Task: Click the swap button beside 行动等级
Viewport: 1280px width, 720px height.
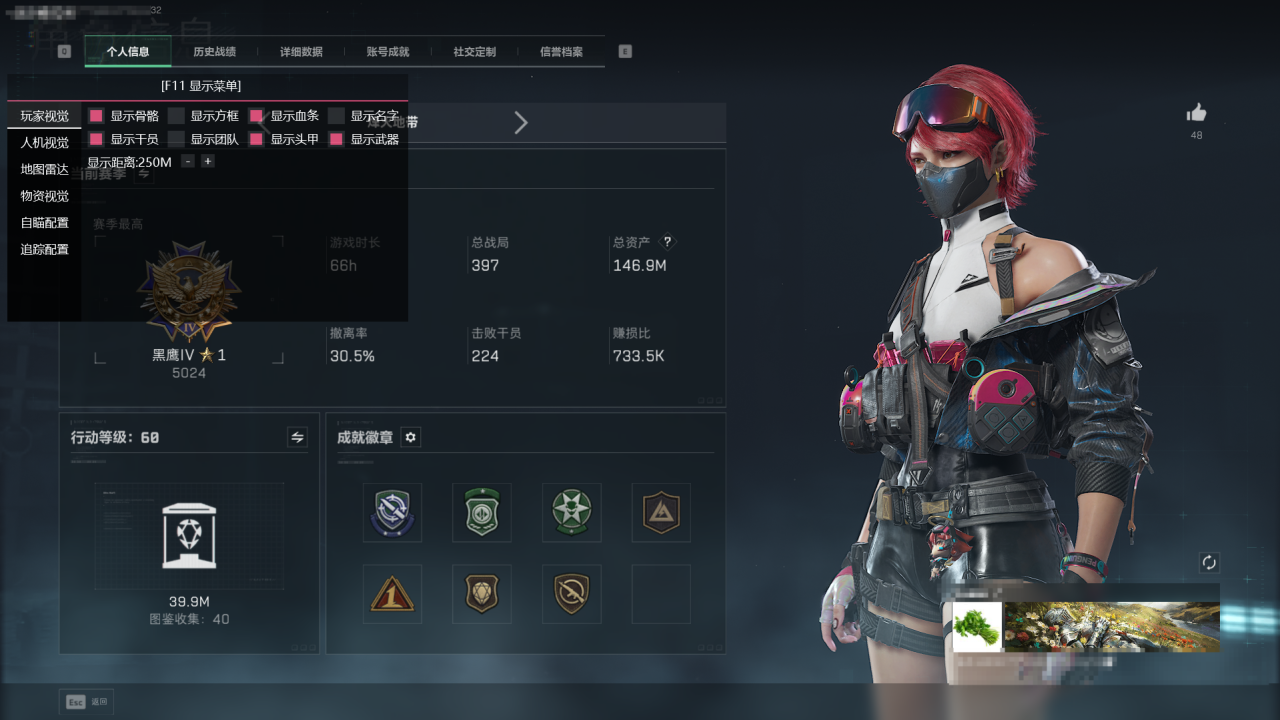Action: [x=297, y=437]
